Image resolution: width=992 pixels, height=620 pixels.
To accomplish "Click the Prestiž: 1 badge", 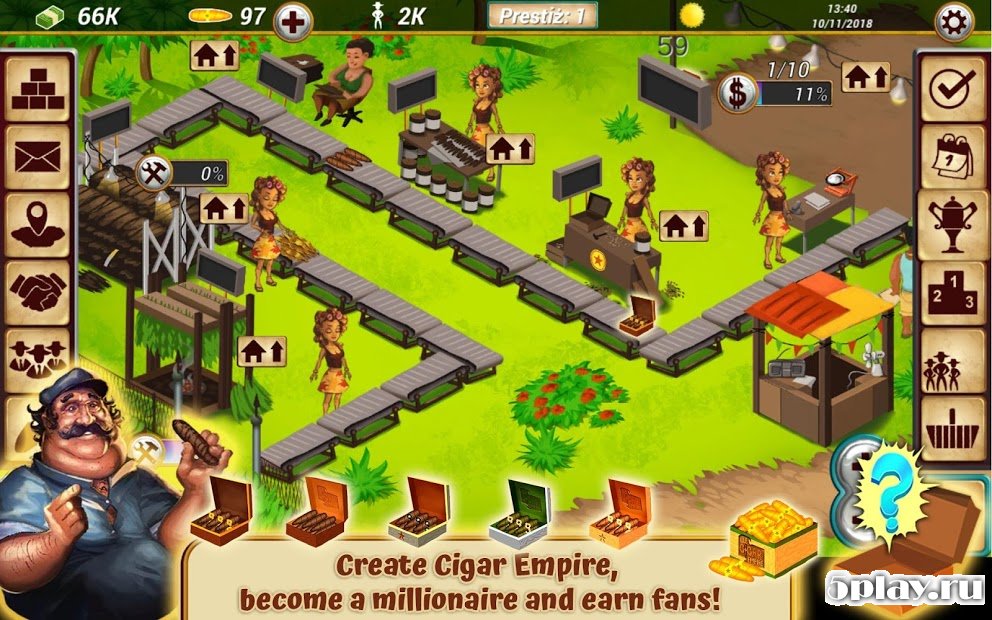I will click(x=542, y=15).
